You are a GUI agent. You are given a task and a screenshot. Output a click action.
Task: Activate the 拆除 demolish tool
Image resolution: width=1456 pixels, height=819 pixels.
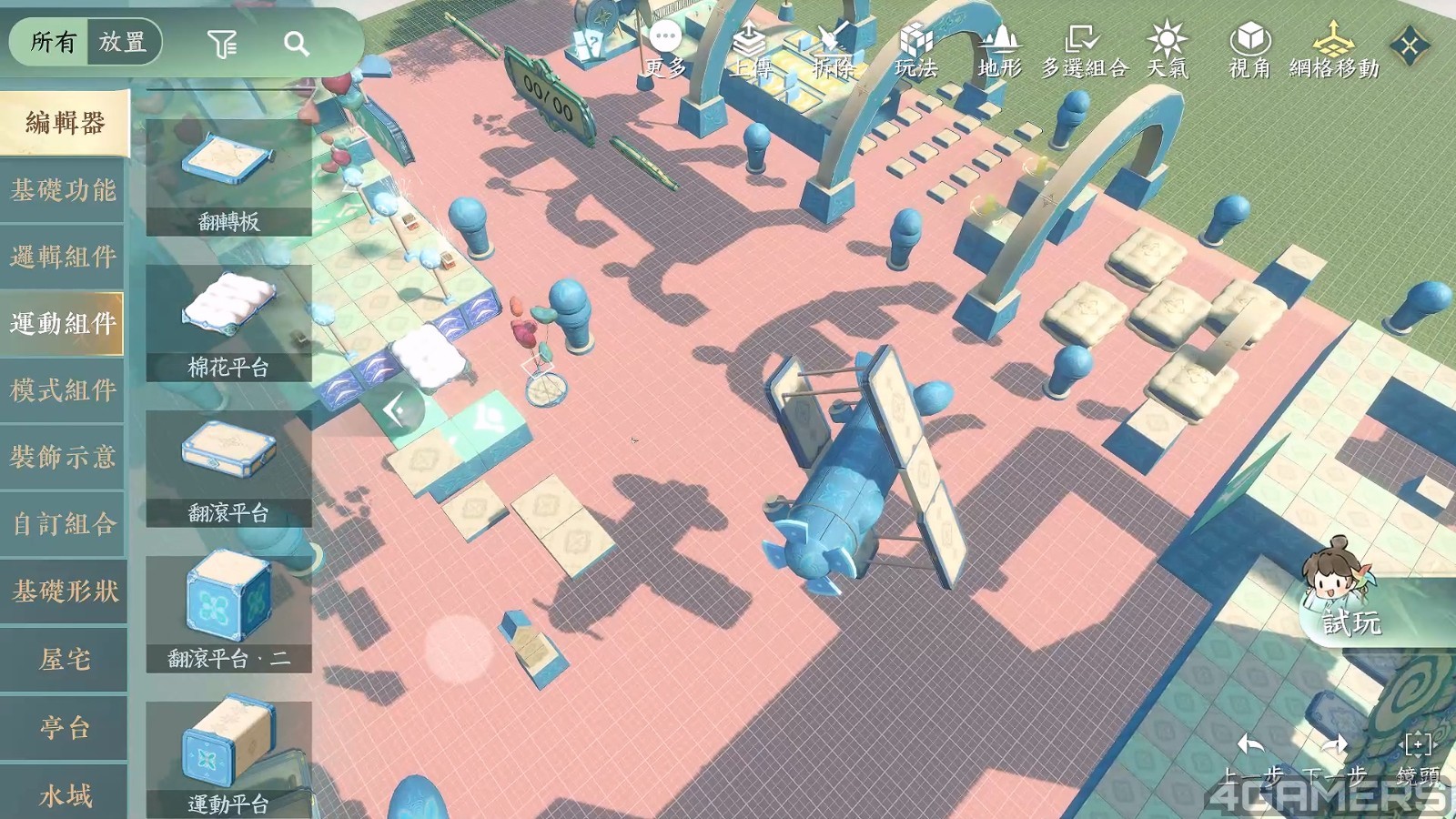click(833, 50)
